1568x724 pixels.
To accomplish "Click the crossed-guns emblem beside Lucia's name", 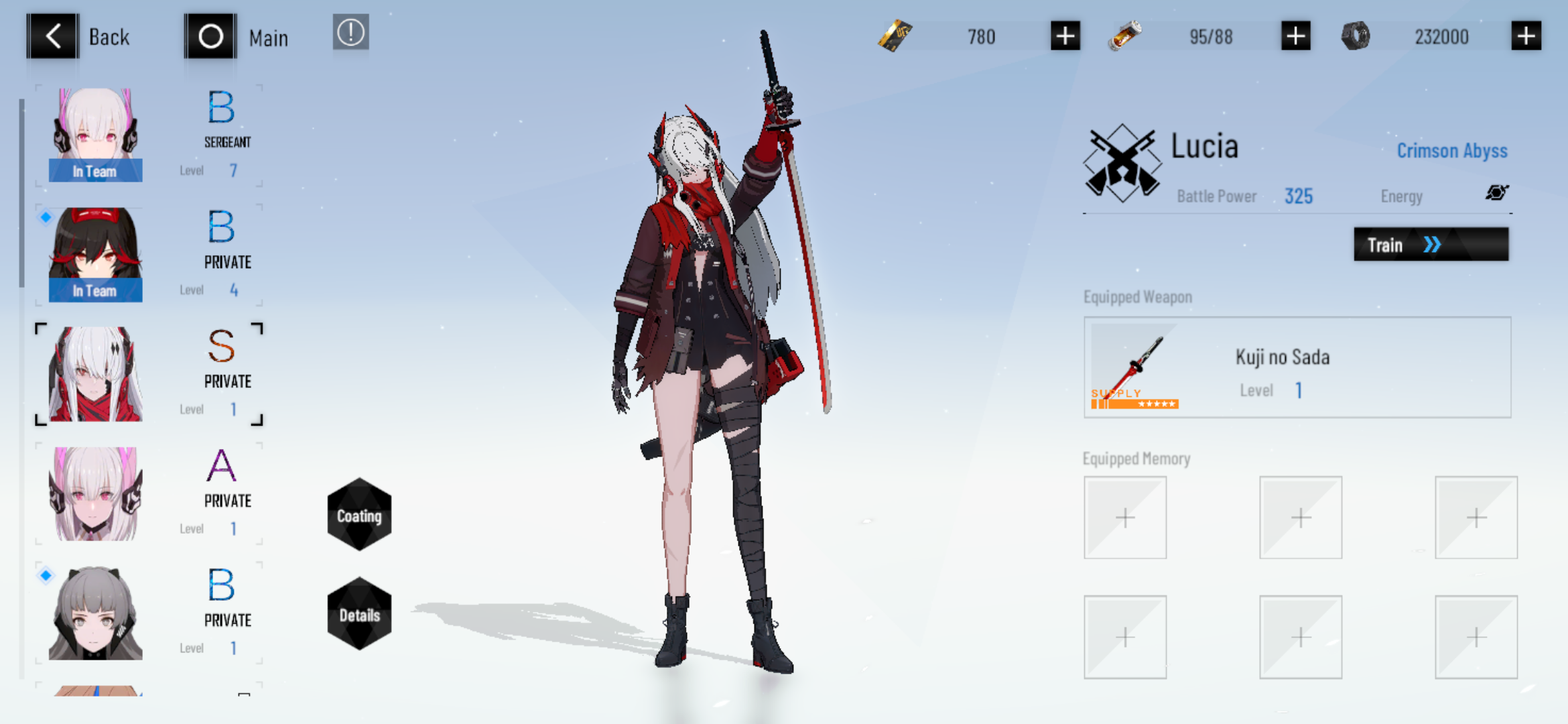I will pos(1122,163).
